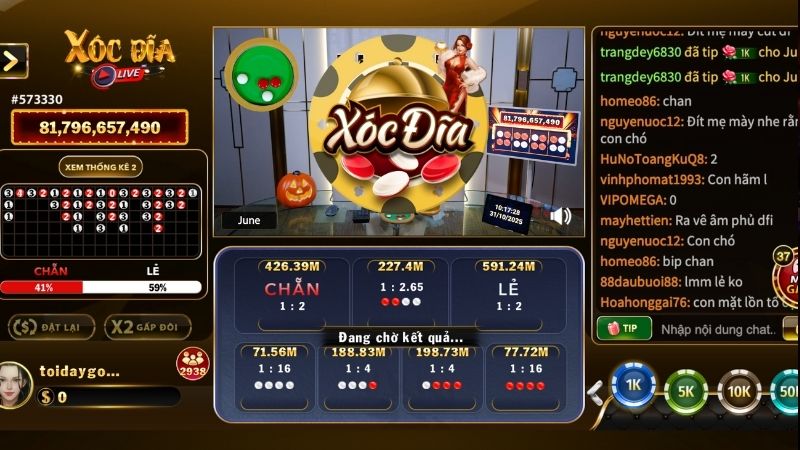Expand the side panel arrow button
This screenshot has width=800, height=450.
point(13,61)
